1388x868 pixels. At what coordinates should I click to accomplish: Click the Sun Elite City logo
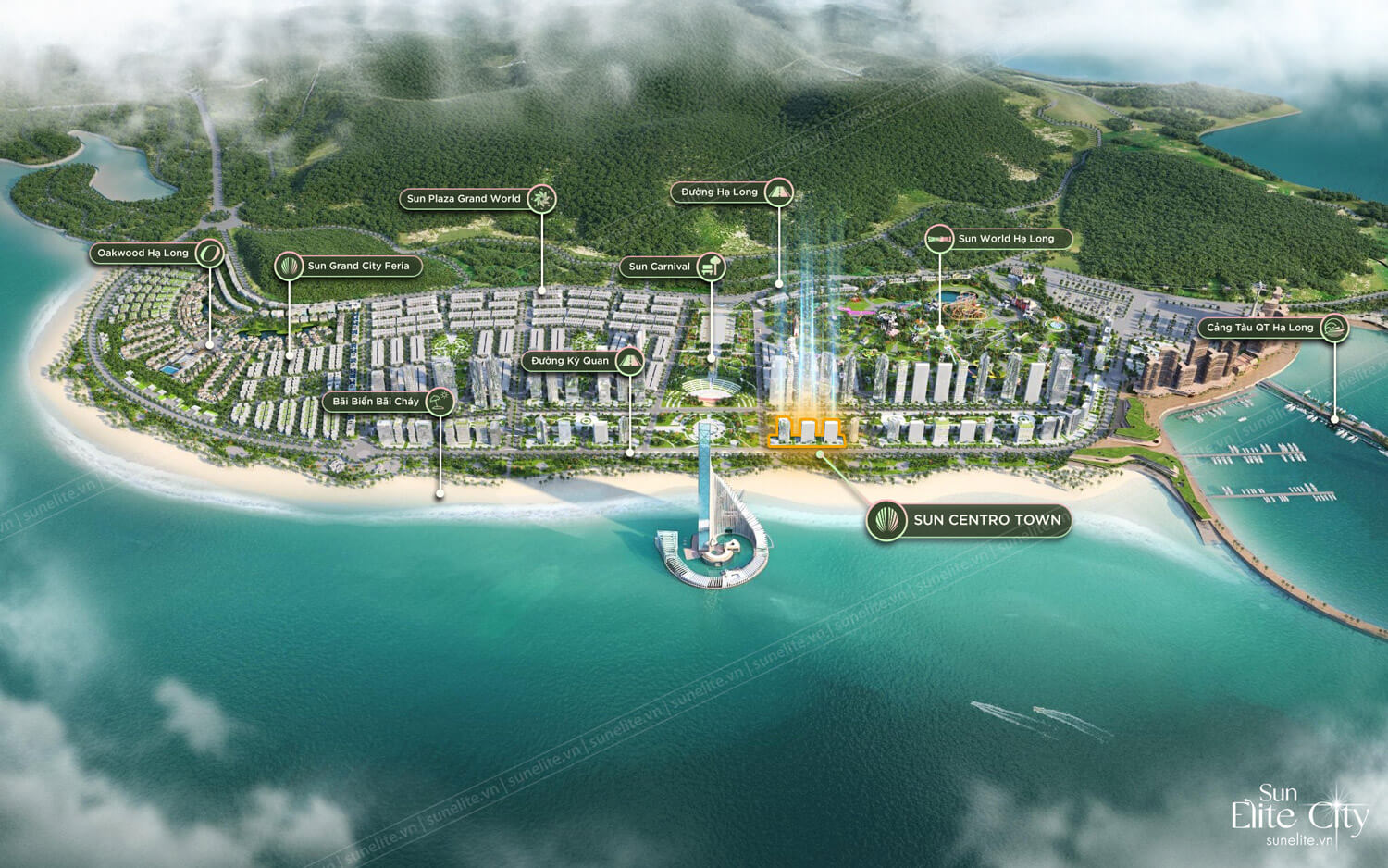tap(1298, 816)
